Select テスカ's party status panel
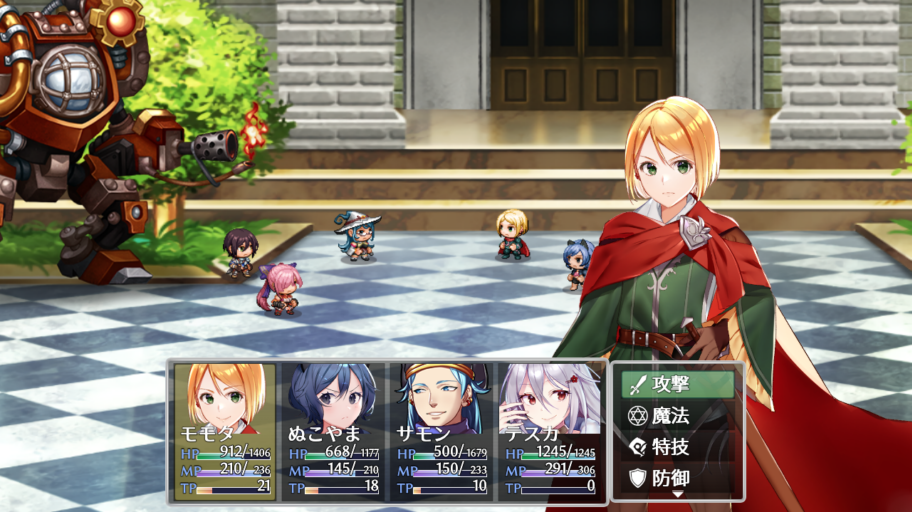Screen dimensions: 912x512 [x=549, y=430]
